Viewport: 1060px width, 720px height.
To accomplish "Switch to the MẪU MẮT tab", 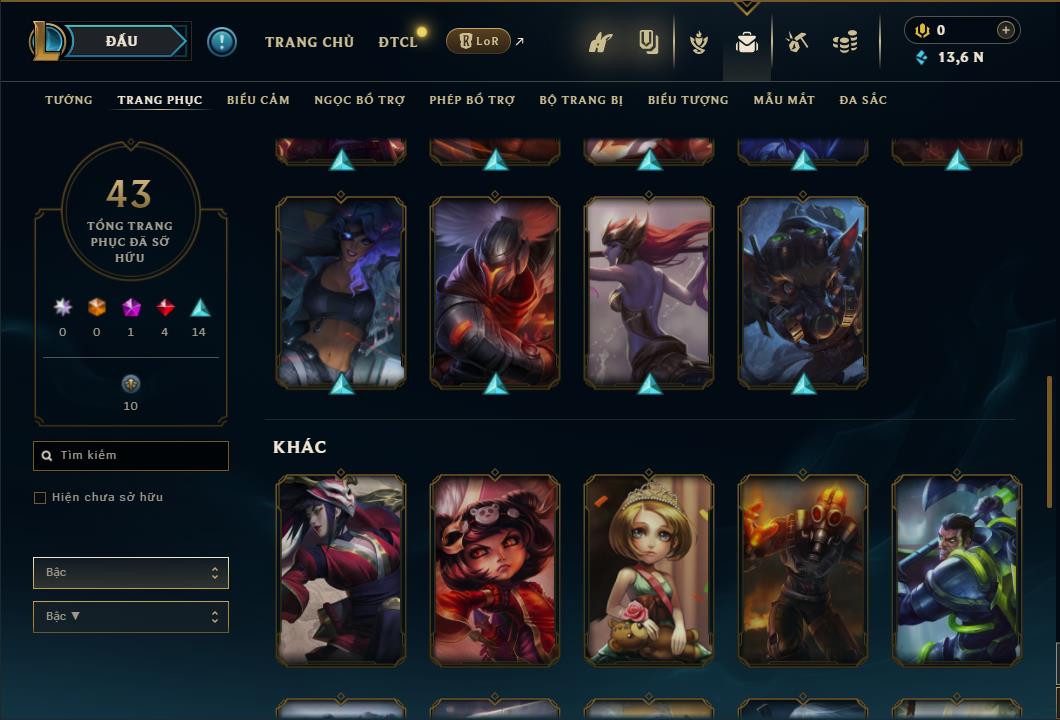I will coord(784,100).
